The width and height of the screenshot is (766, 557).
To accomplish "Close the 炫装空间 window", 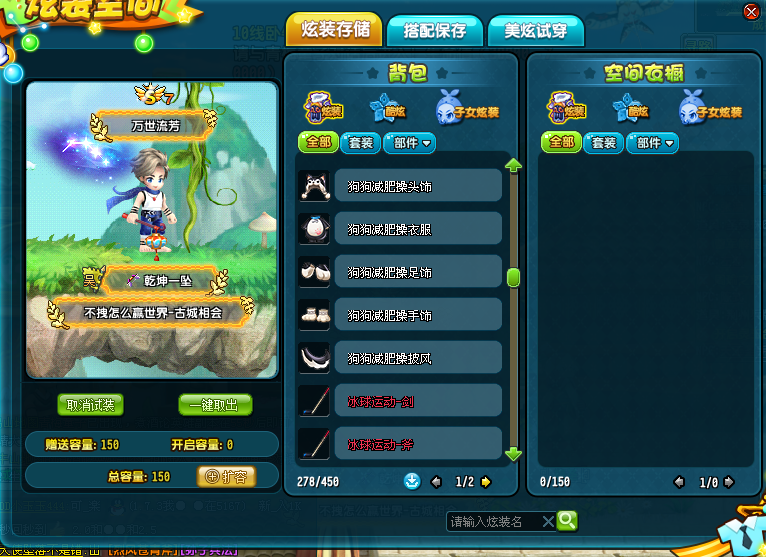I will click(751, 11).
